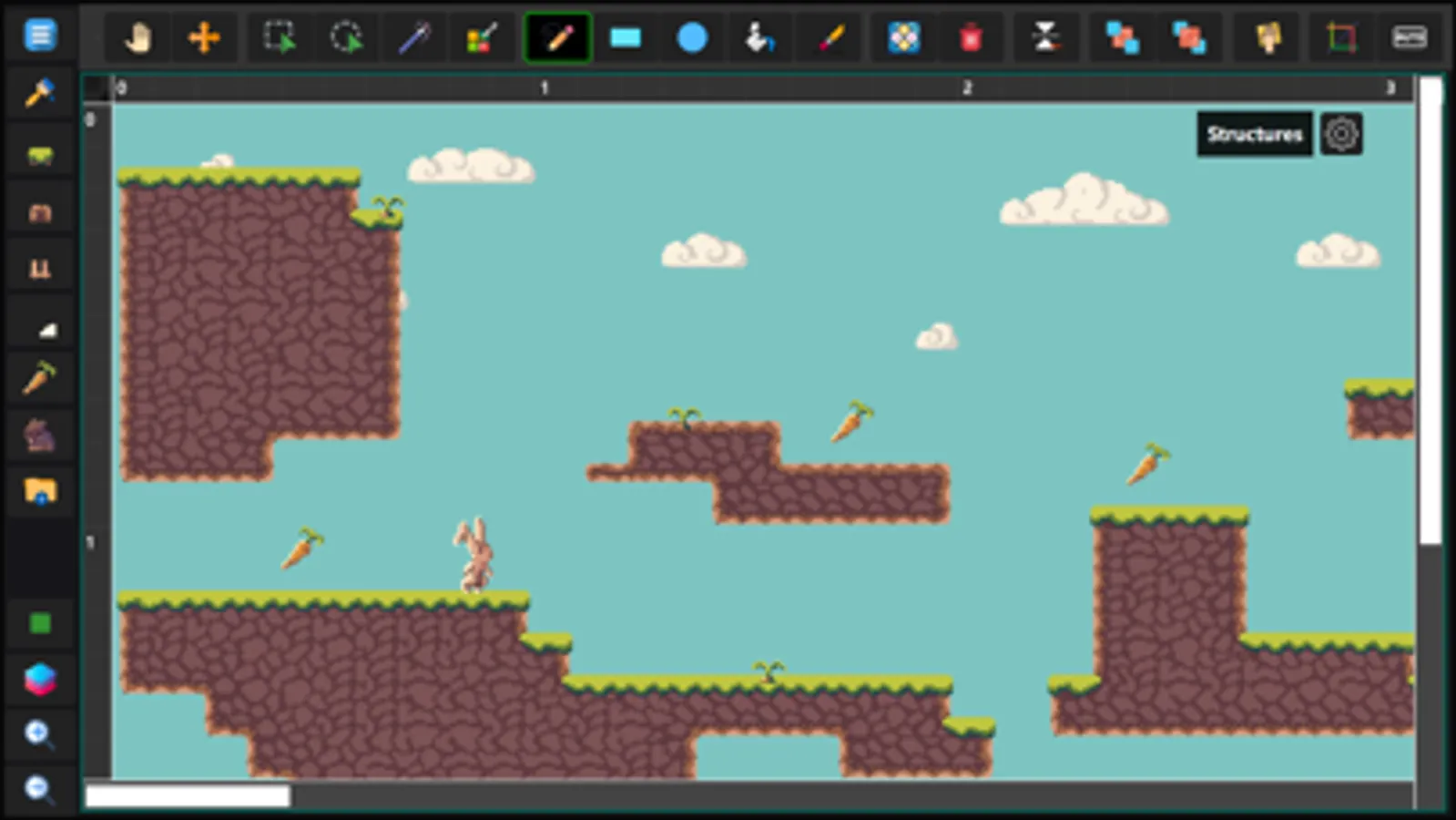1456x820 pixels.
Task: Use the magic wand tool
Action: 415,37
